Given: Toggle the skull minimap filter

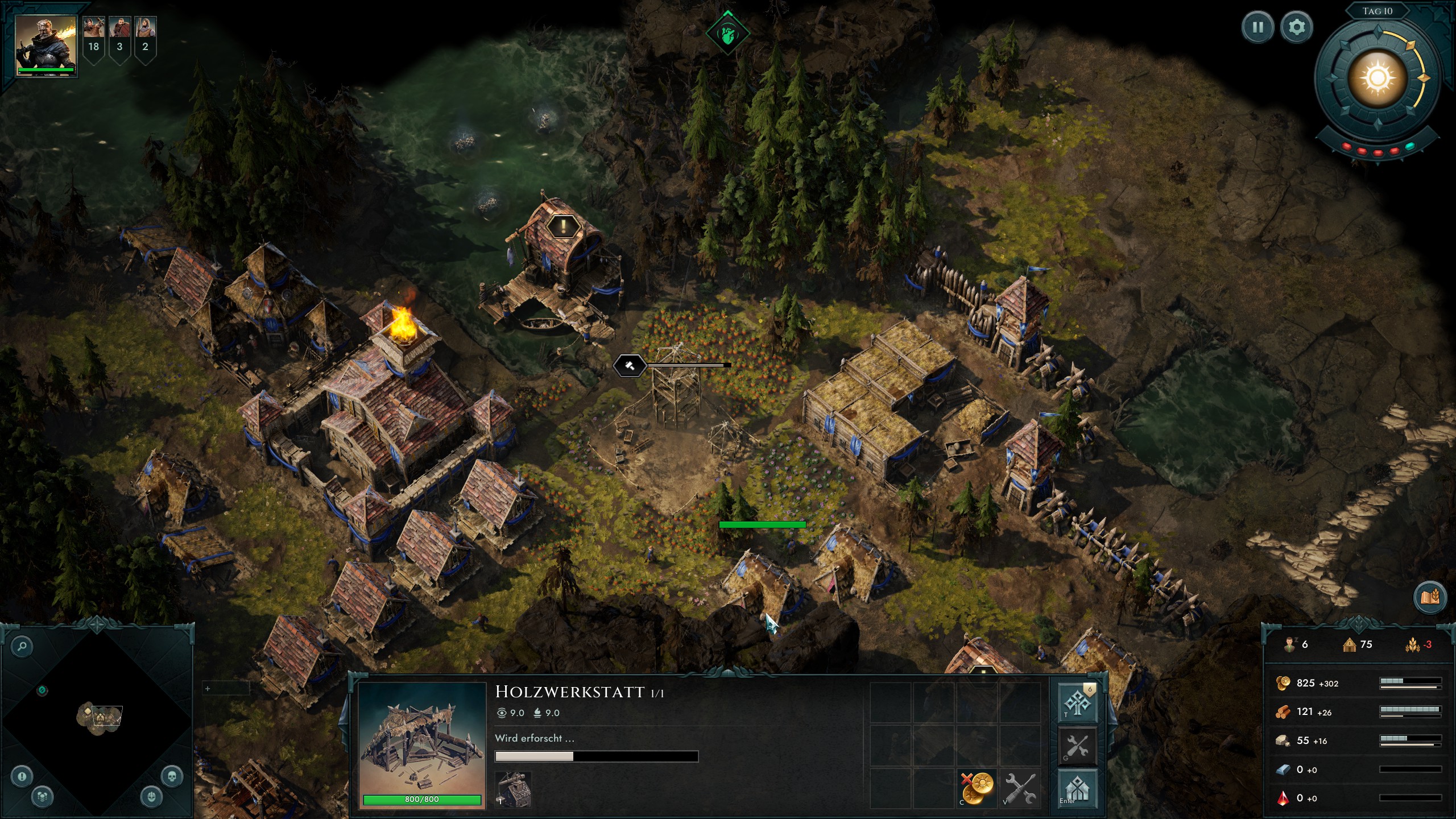Looking at the screenshot, I should [x=172, y=776].
